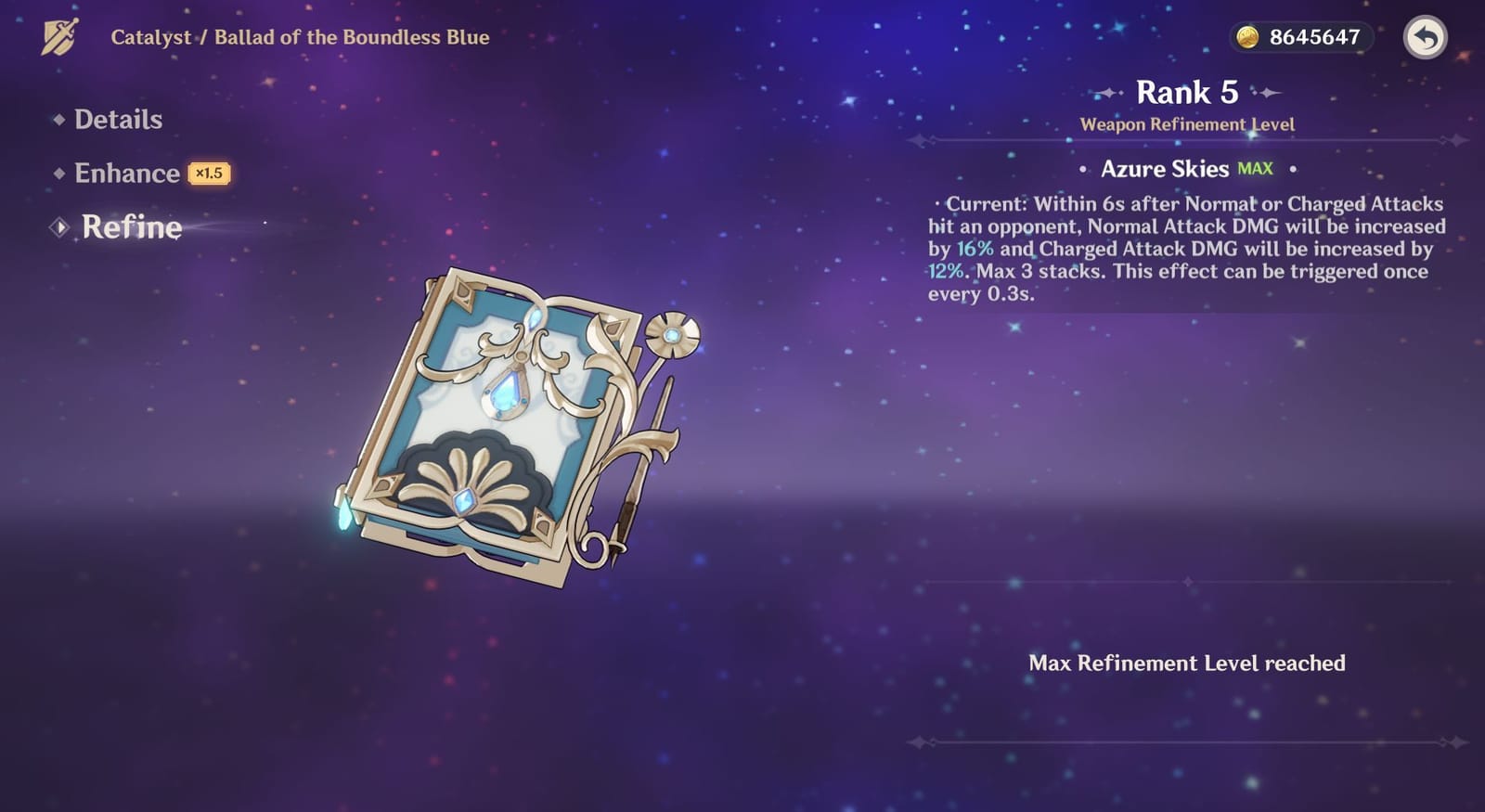Click the Ballad of the Boundless Blue title

tap(351, 38)
